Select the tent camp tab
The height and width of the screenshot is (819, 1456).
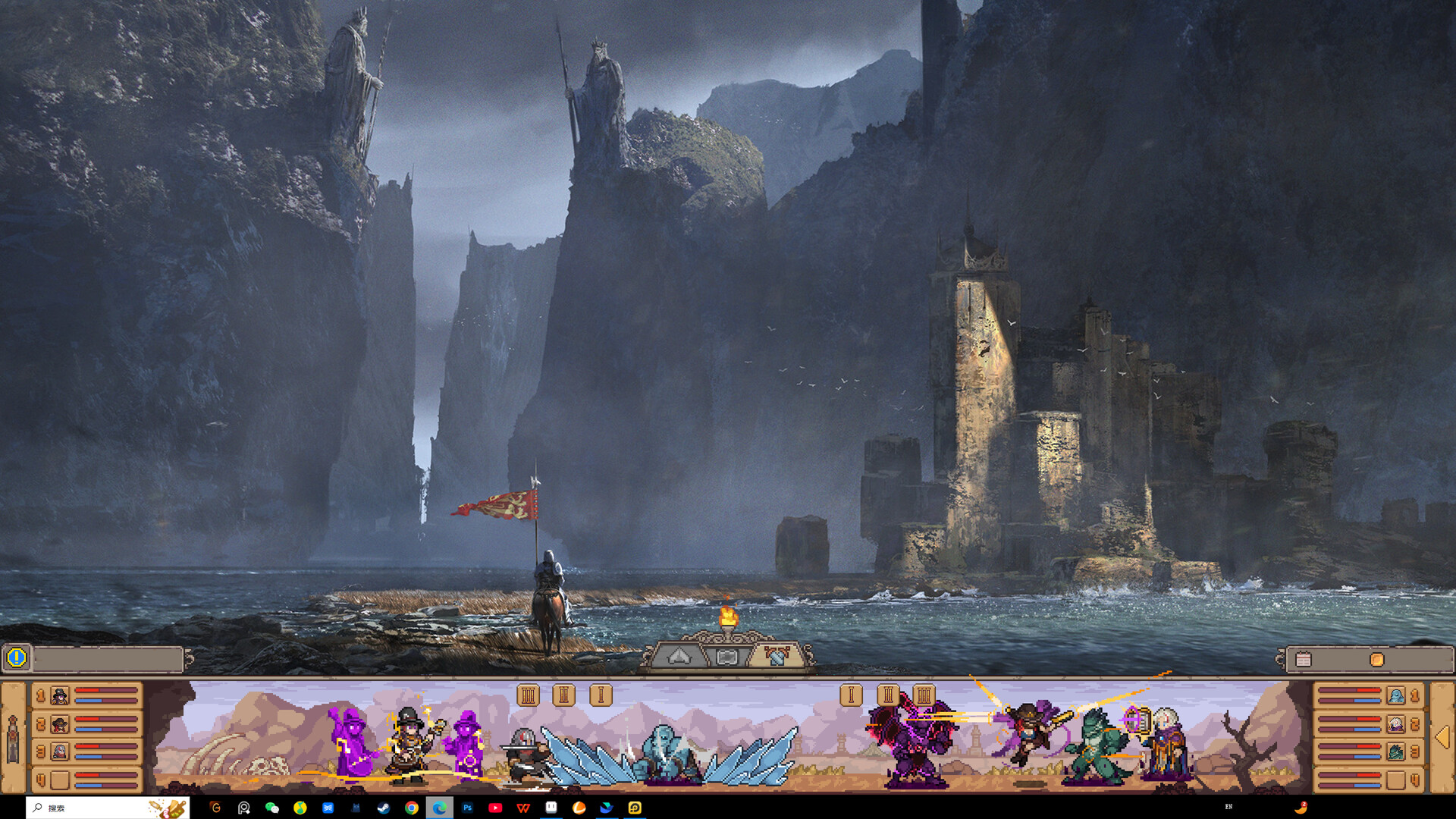click(679, 657)
